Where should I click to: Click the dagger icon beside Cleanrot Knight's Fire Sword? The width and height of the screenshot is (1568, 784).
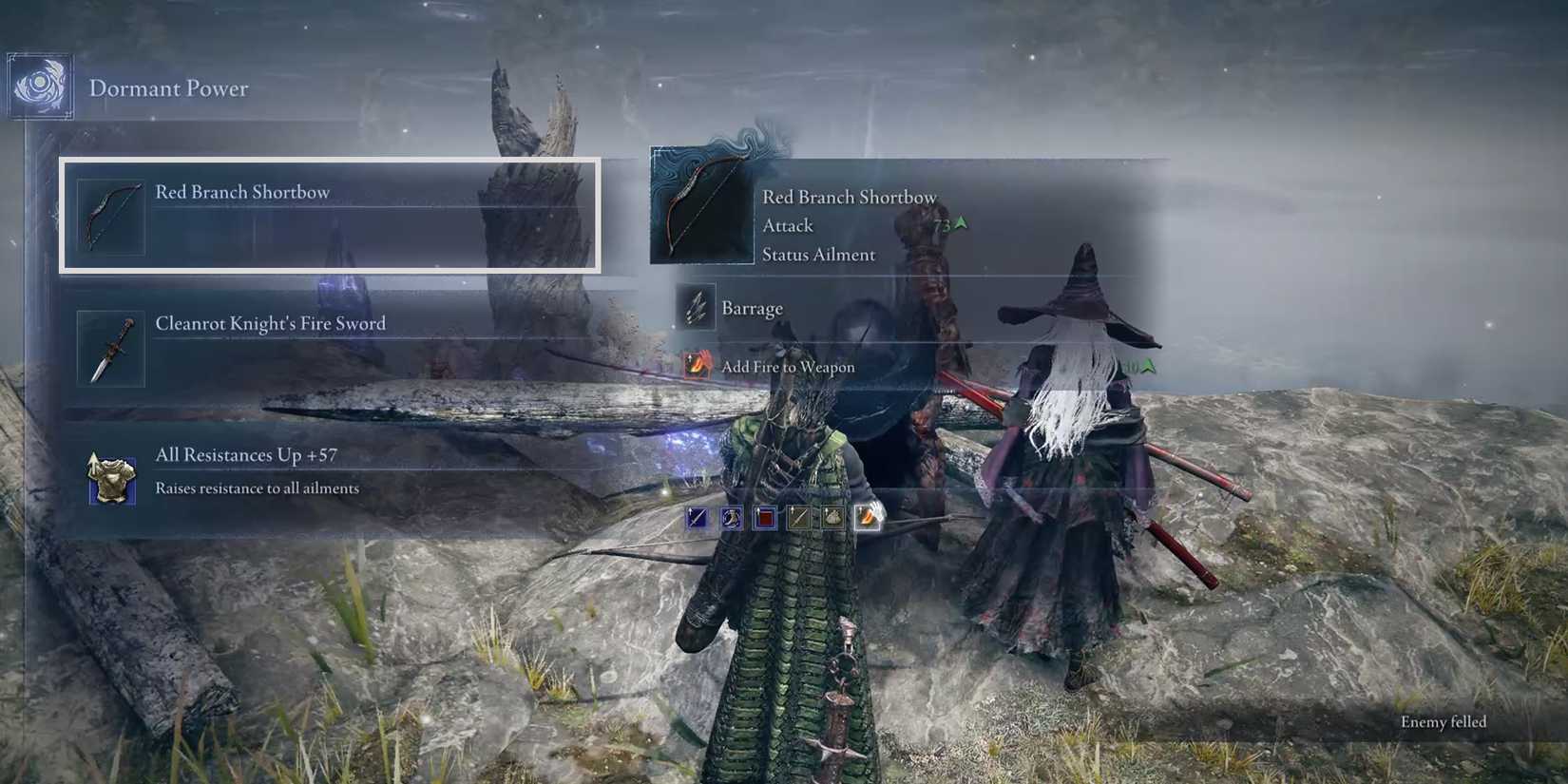[x=109, y=347]
